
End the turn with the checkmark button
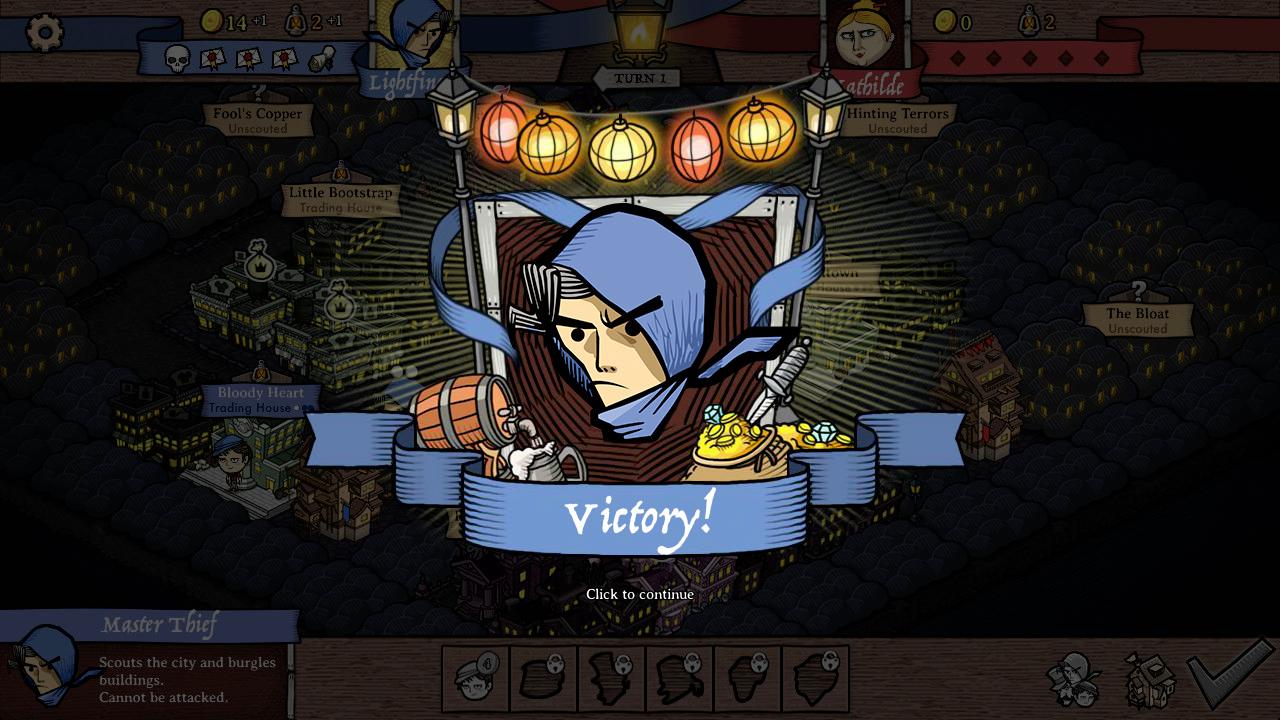tap(1229, 675)
